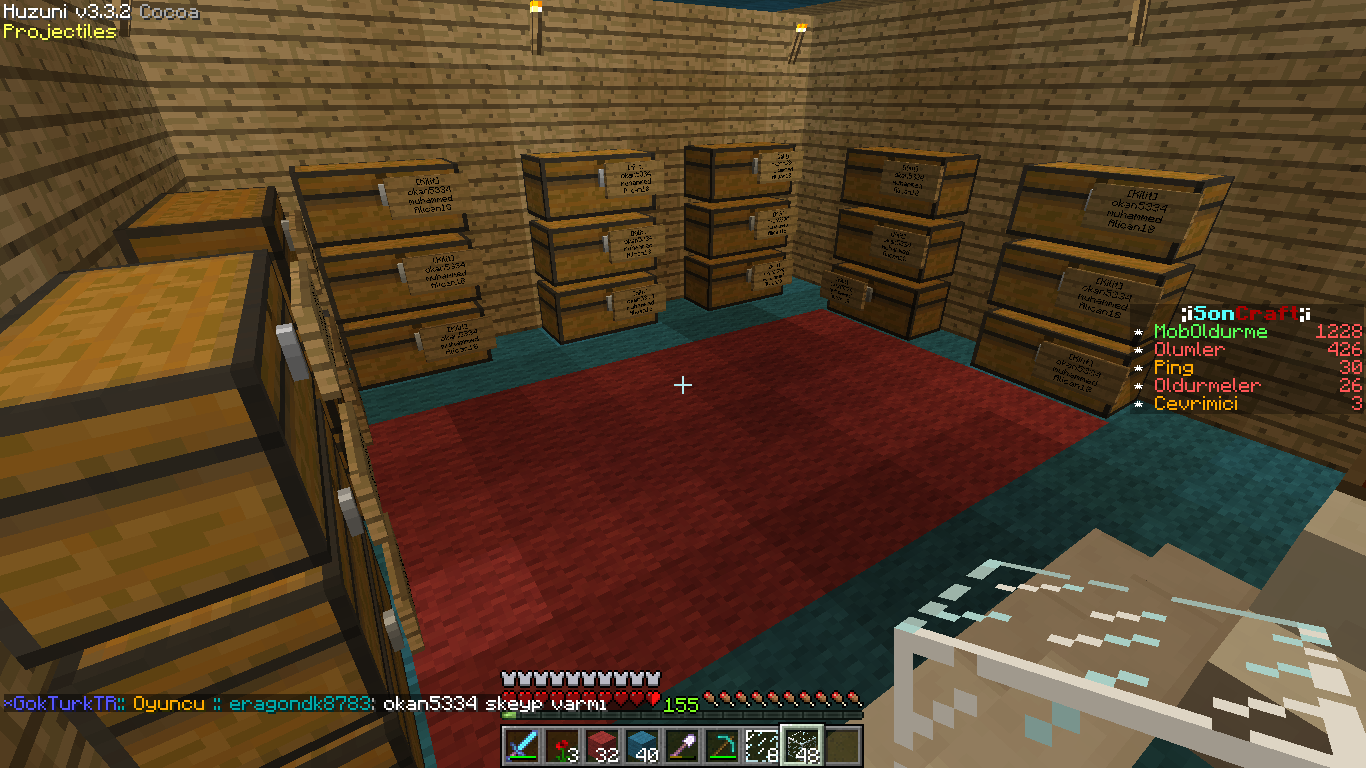
Task: Choose the red wool stack of 32
Action: click(x=602, y=746)
